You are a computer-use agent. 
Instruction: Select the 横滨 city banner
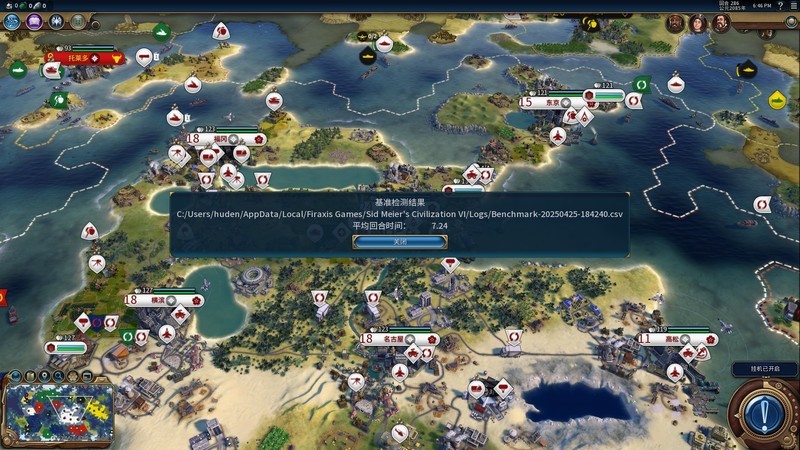tap(158, 300)
